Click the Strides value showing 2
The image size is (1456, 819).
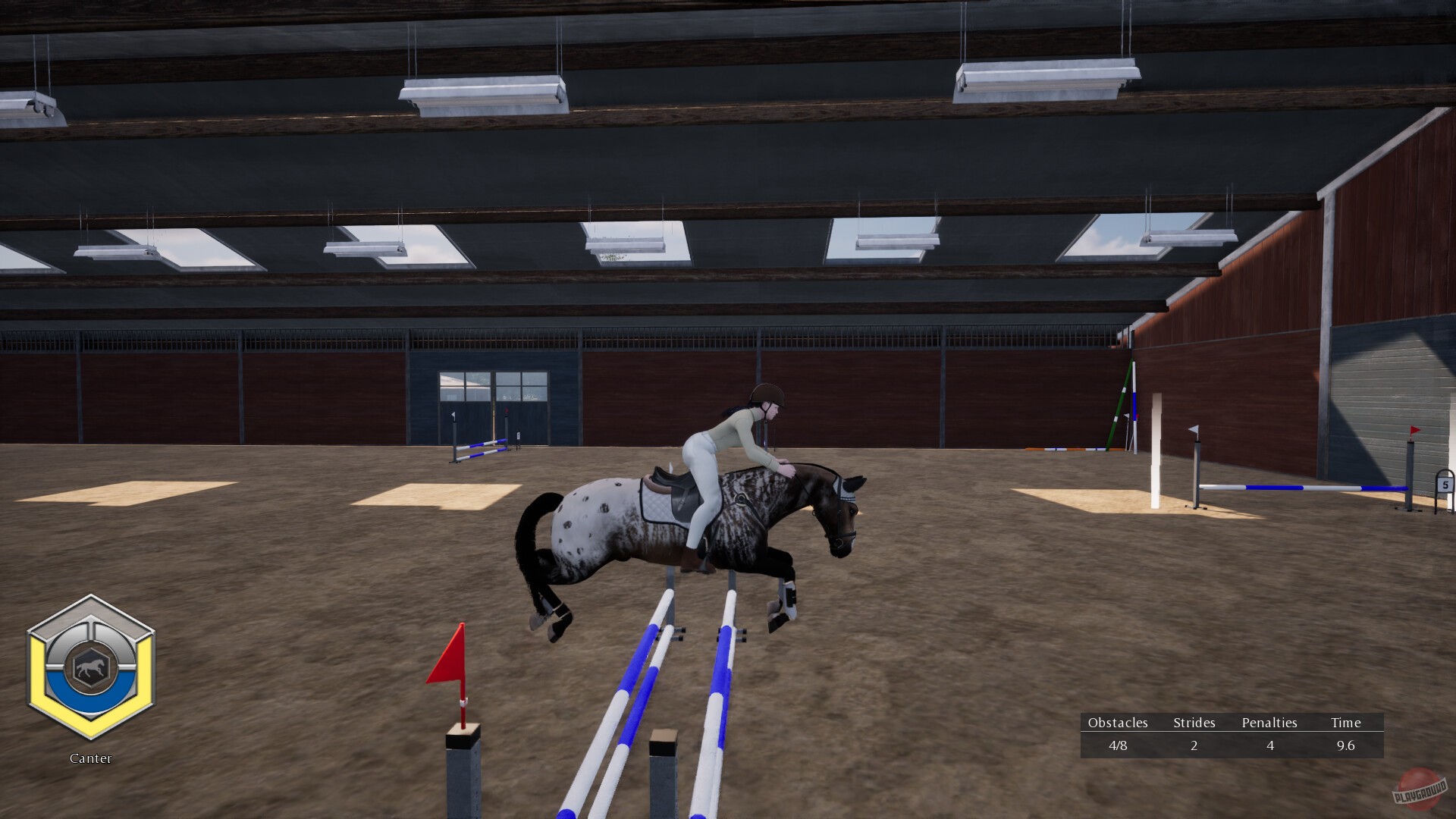[x=1194, y=746]
